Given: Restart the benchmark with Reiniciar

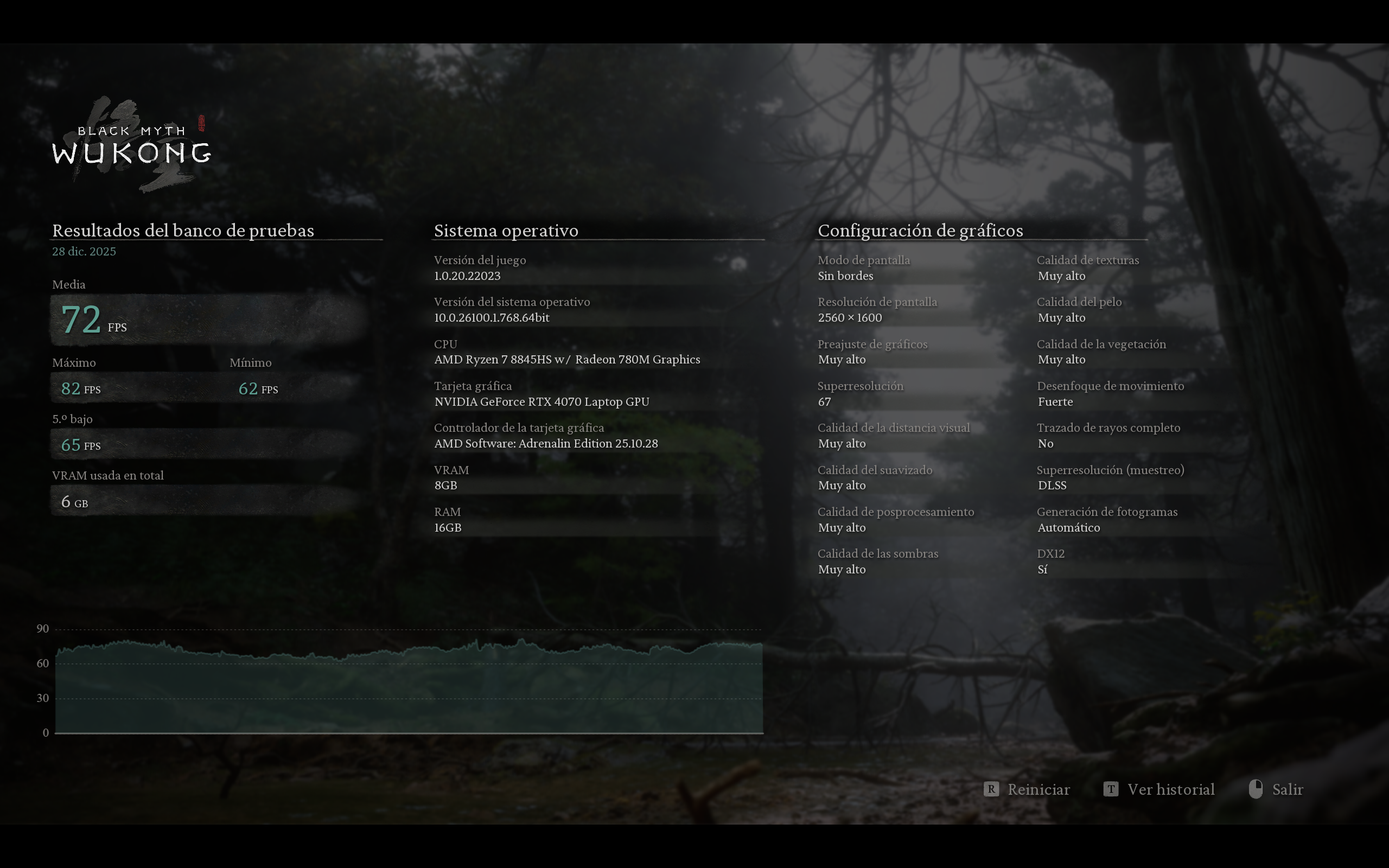Looking at the screenshot, I should [x=1038, y=789].
